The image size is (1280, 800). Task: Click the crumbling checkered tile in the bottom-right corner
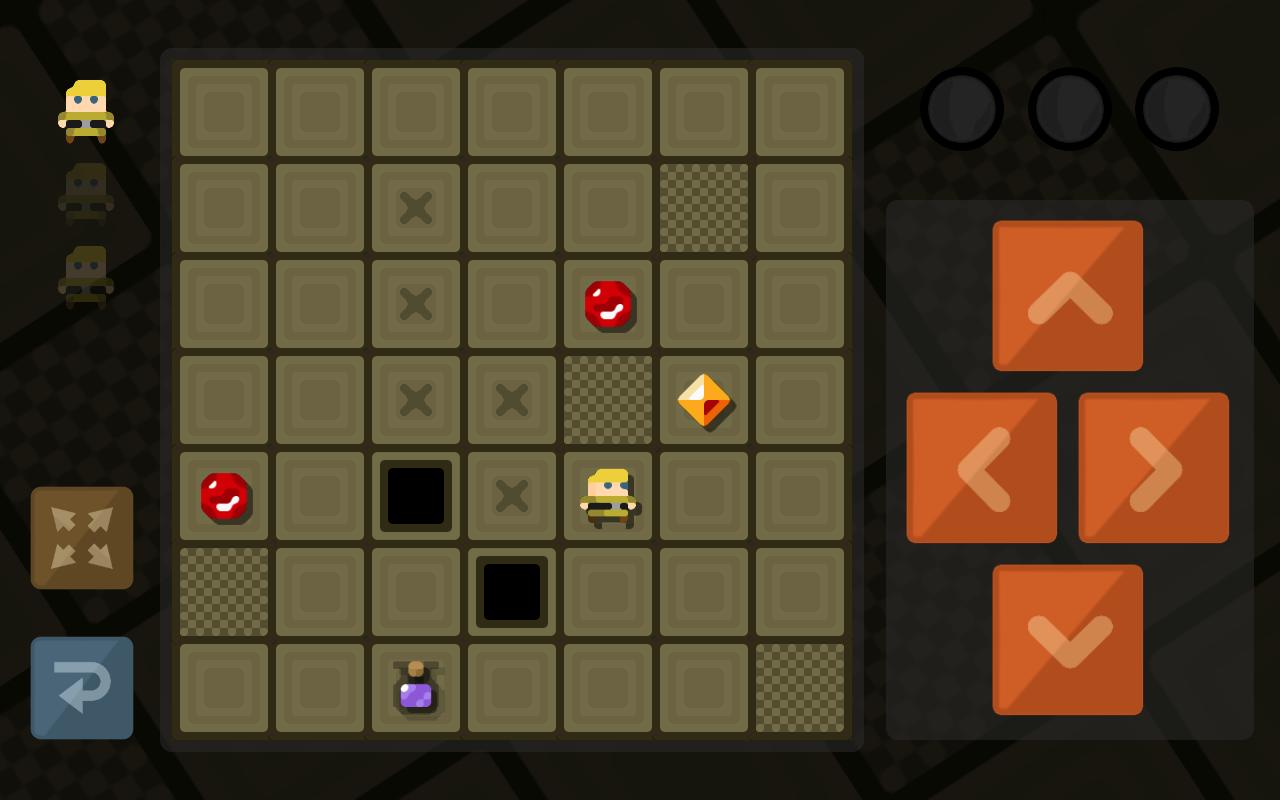tap(800, 687)
